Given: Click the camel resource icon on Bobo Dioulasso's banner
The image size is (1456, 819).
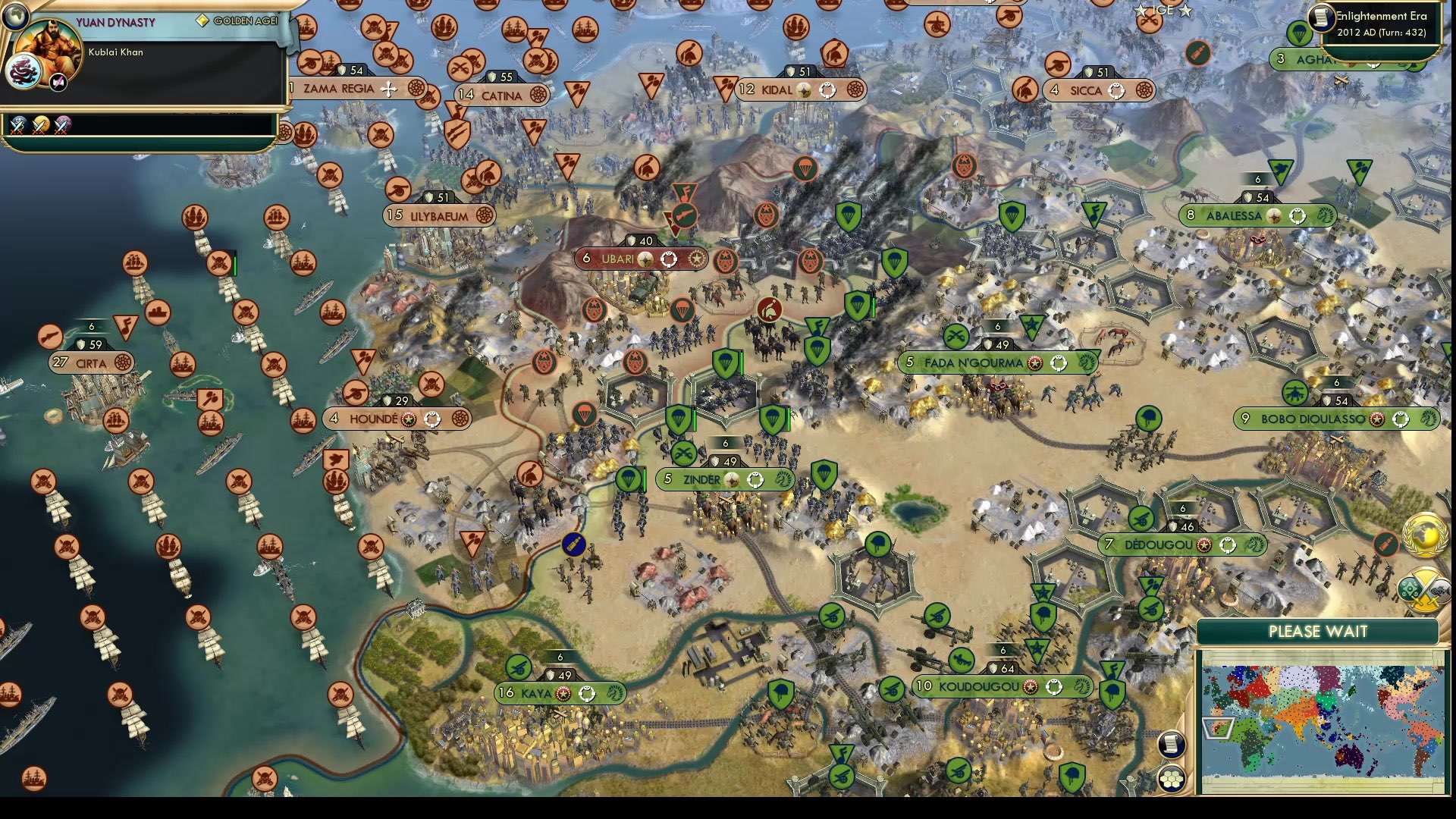Looking at the screenshot, I should pyautogui.click(x=1429, y=419).
